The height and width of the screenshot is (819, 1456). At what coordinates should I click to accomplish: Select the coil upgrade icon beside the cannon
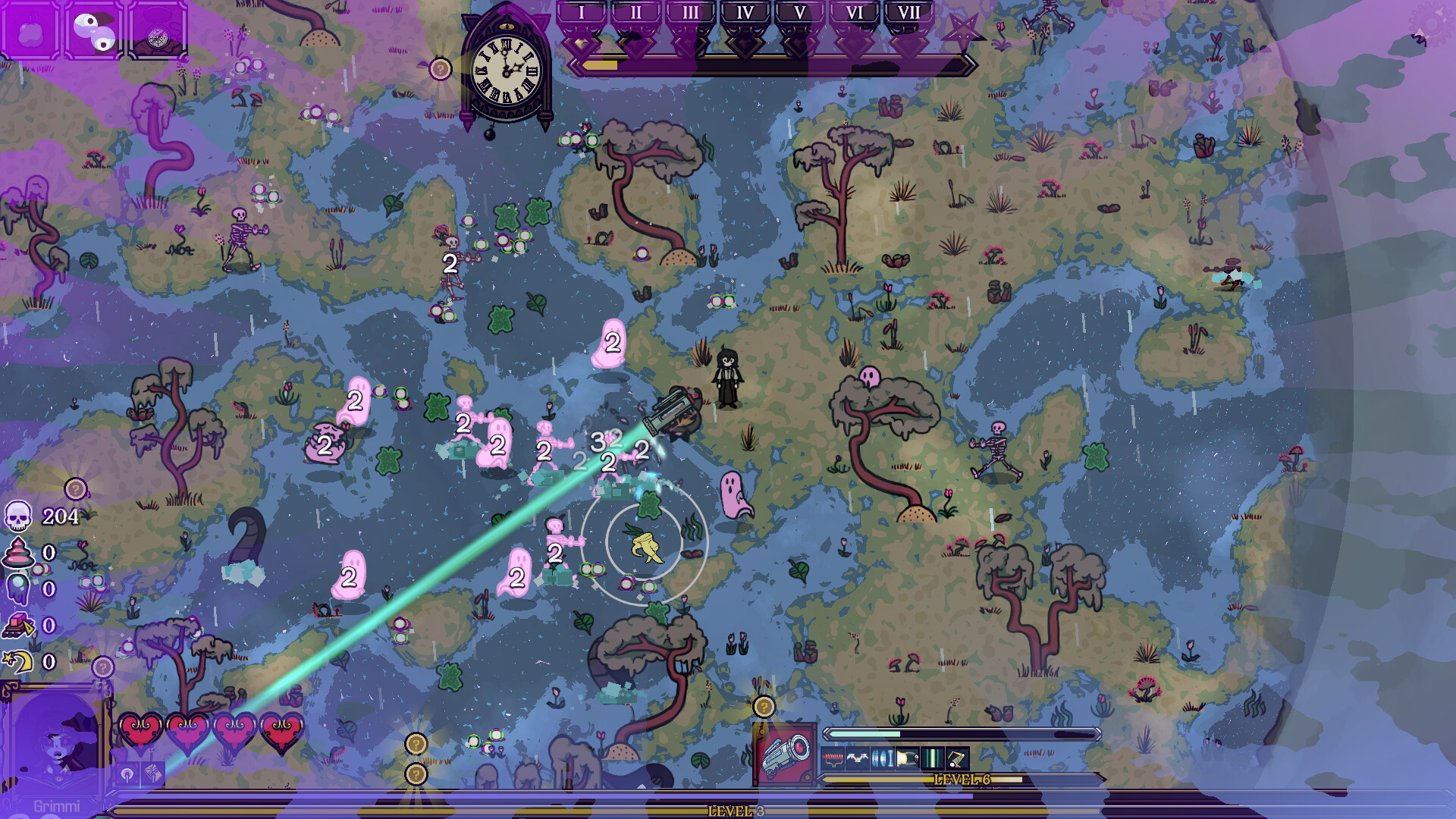coord(832,758)
